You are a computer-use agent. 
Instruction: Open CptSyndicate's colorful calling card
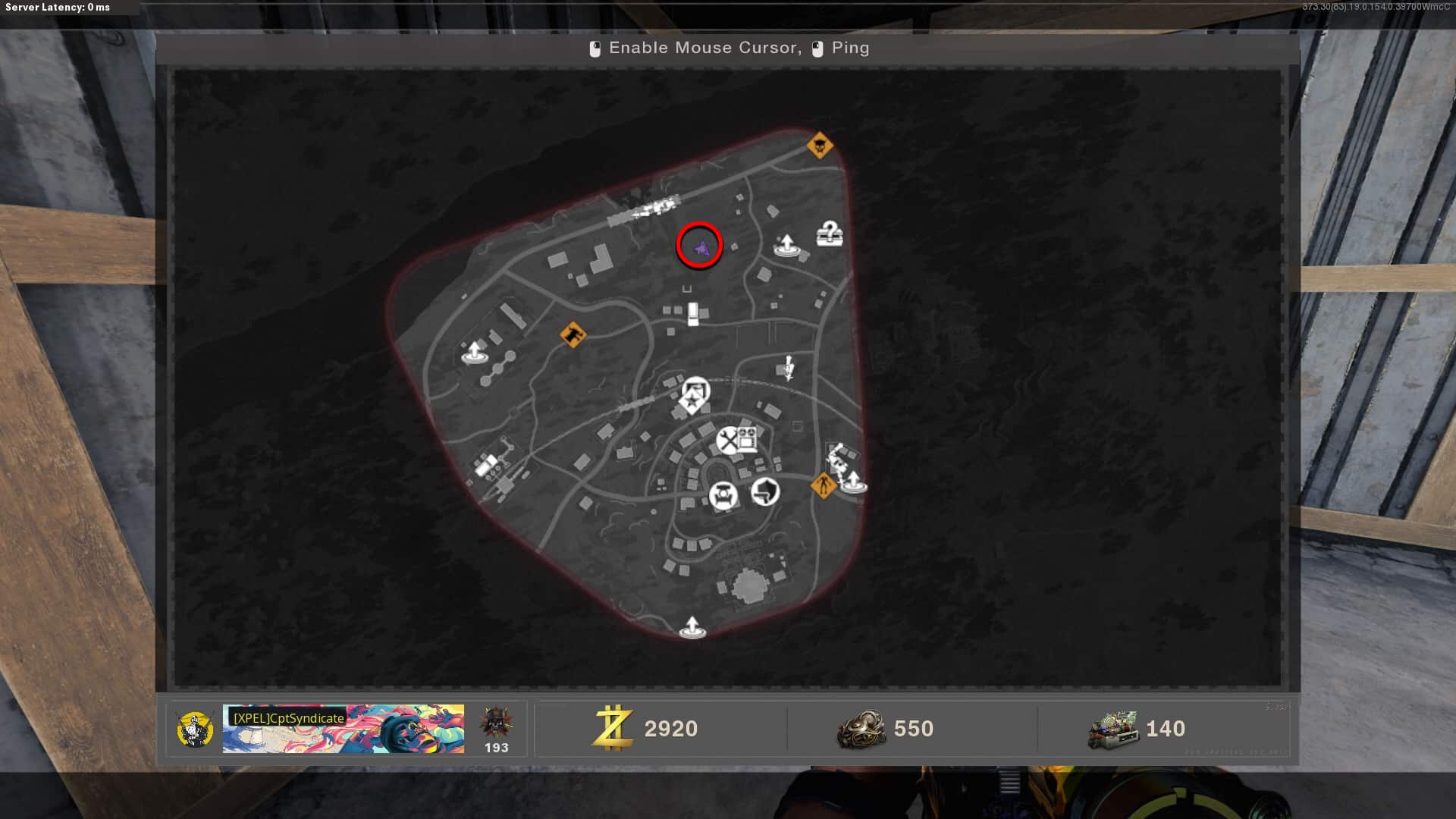point(344,729)
